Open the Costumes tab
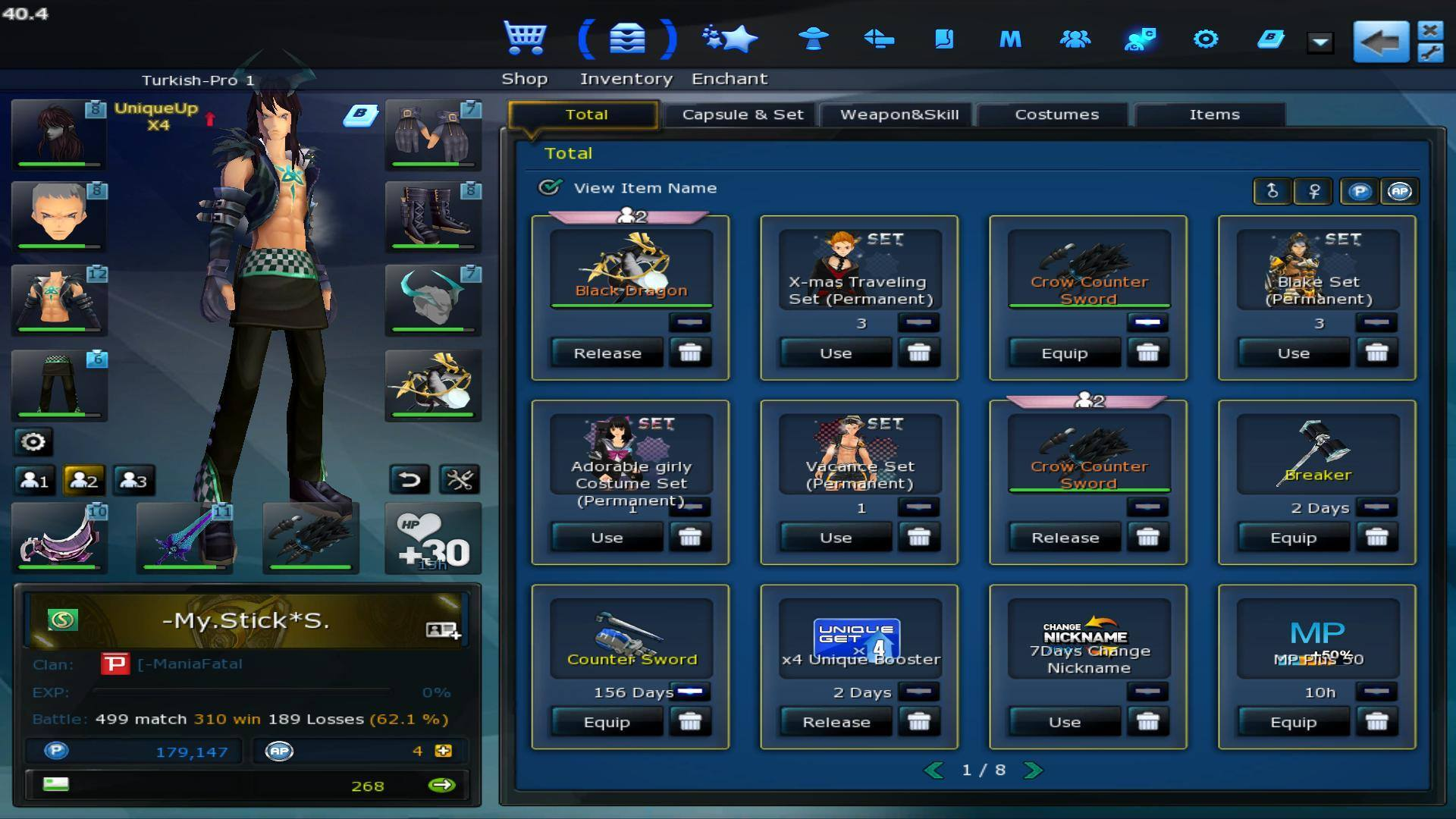Screen dimensions: 1456x819 (x=1056, y=115)
